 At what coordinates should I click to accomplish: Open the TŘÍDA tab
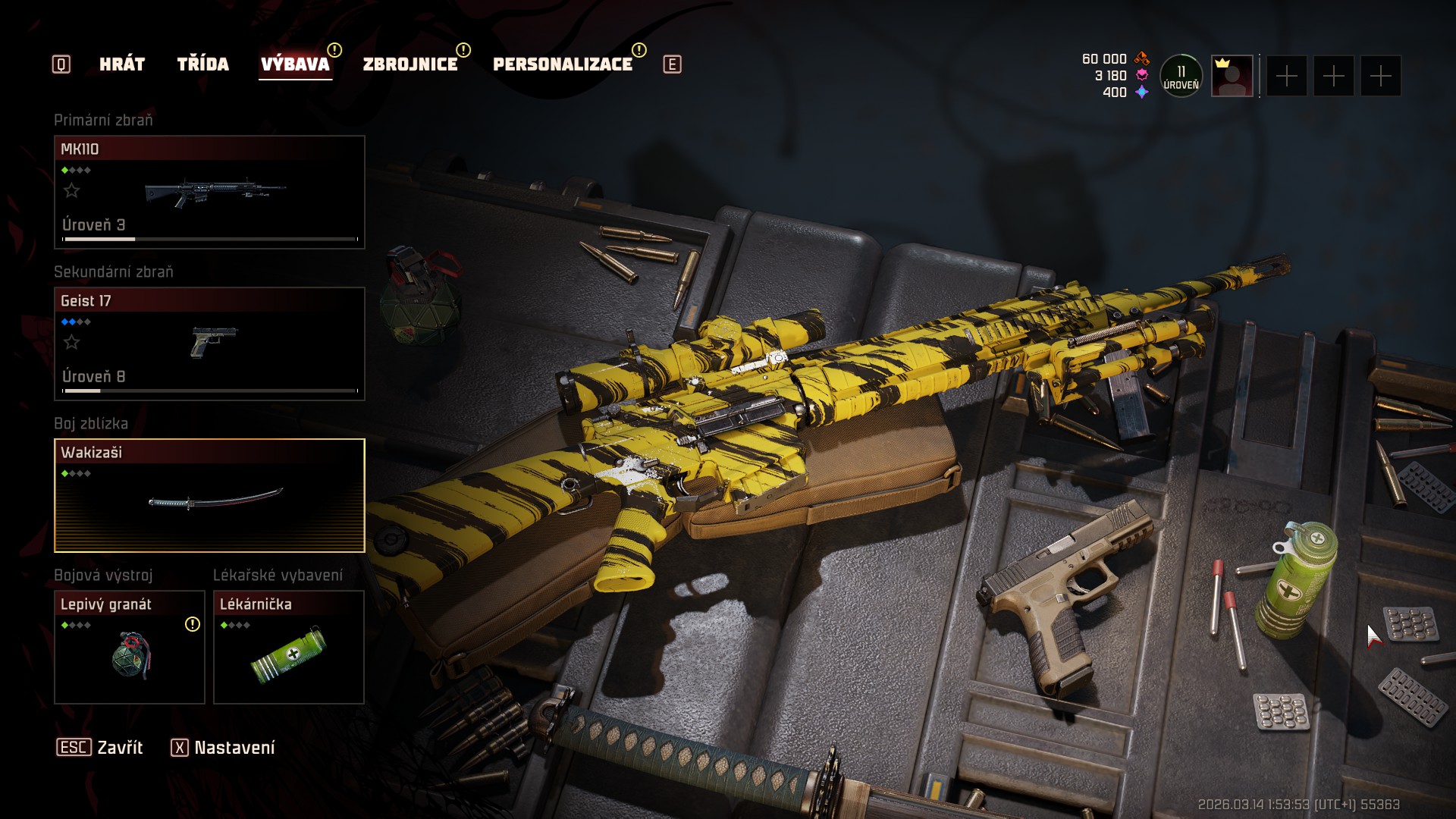point(202,64)
